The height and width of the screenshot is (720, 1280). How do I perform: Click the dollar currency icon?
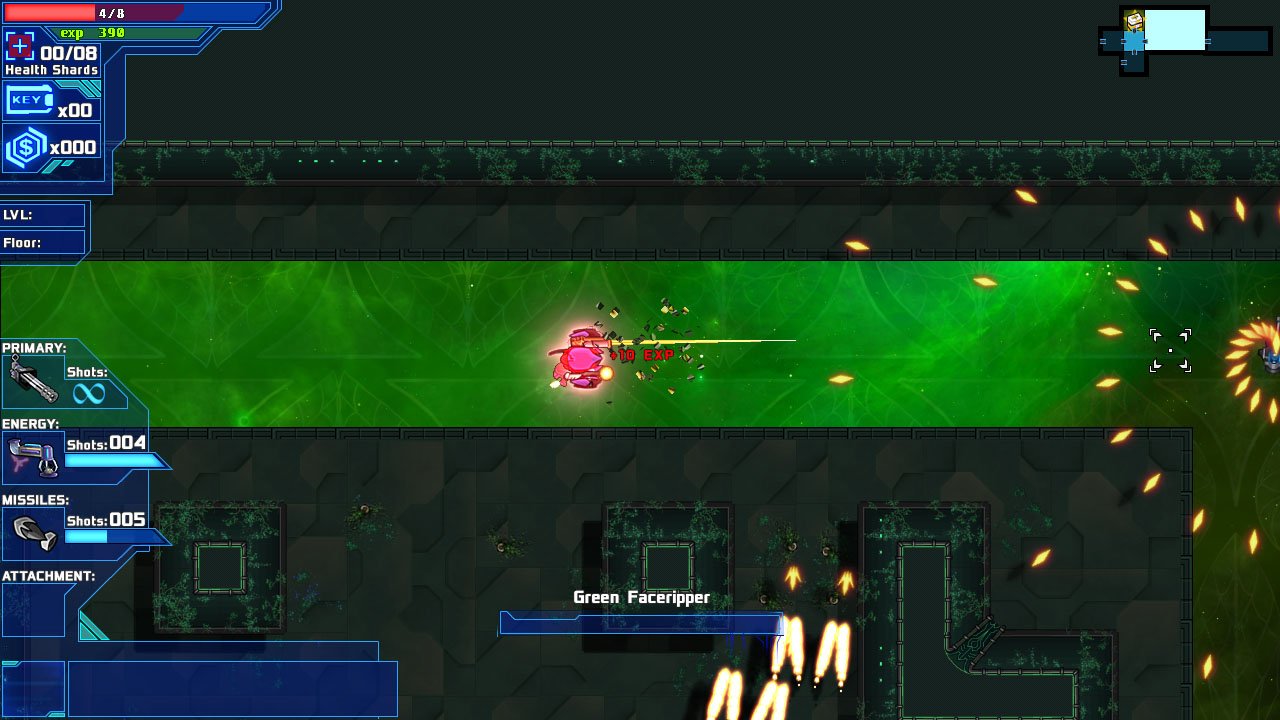(x=22, y=145)
